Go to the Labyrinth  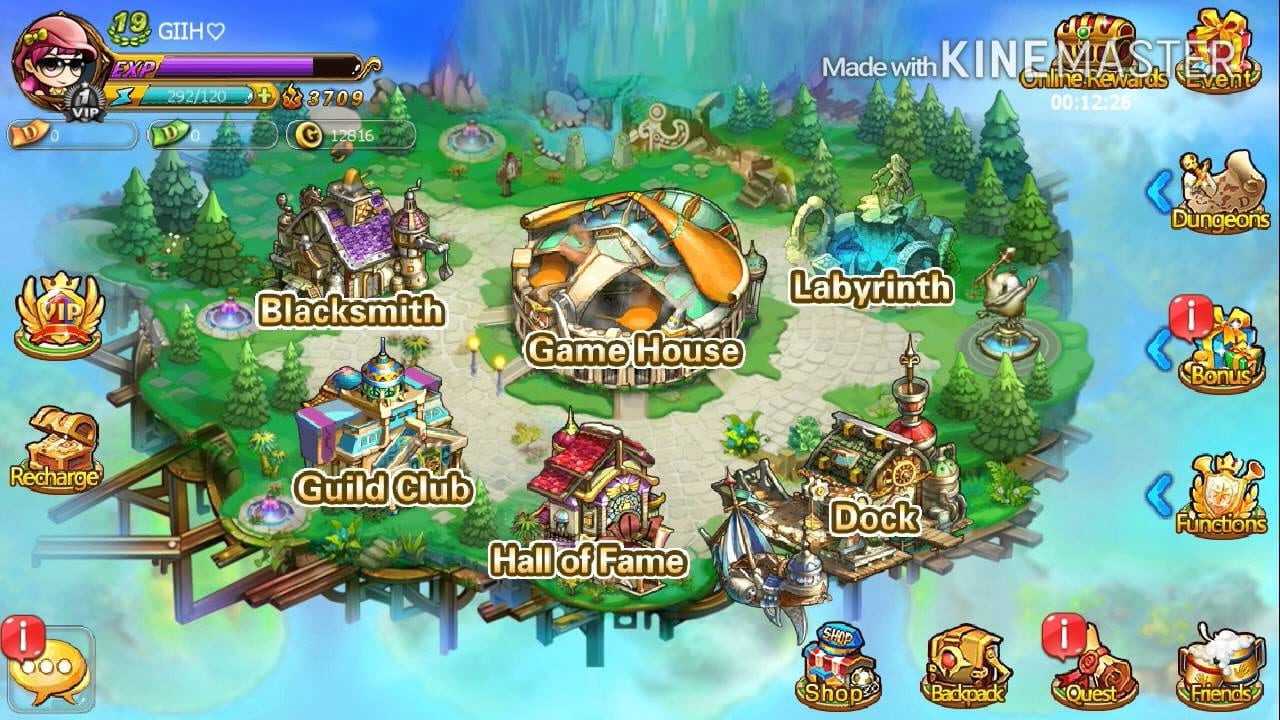[868, 240]
